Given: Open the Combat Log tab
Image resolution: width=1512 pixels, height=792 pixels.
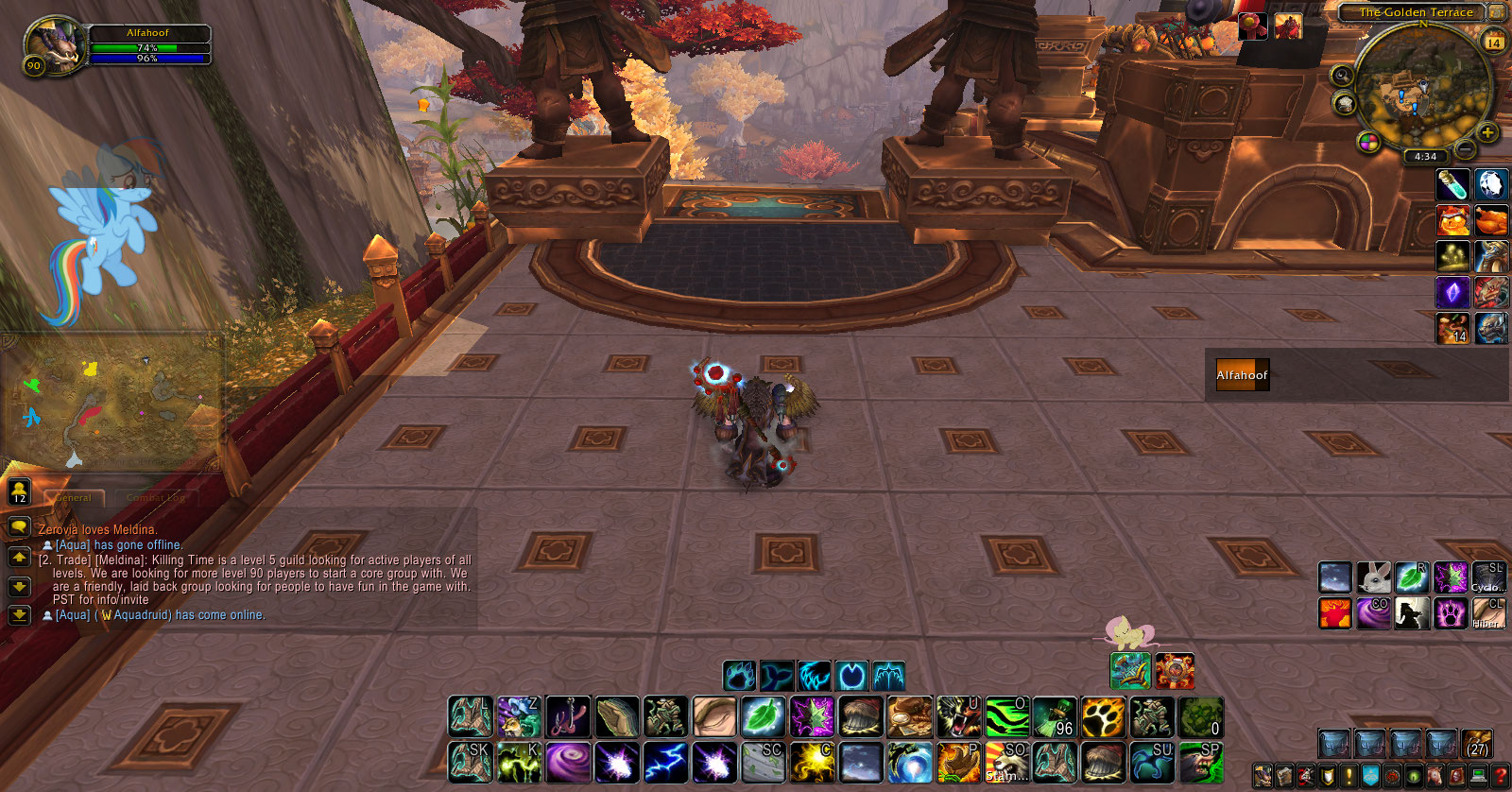Looking at the screenshot, I should pos(157,498).
